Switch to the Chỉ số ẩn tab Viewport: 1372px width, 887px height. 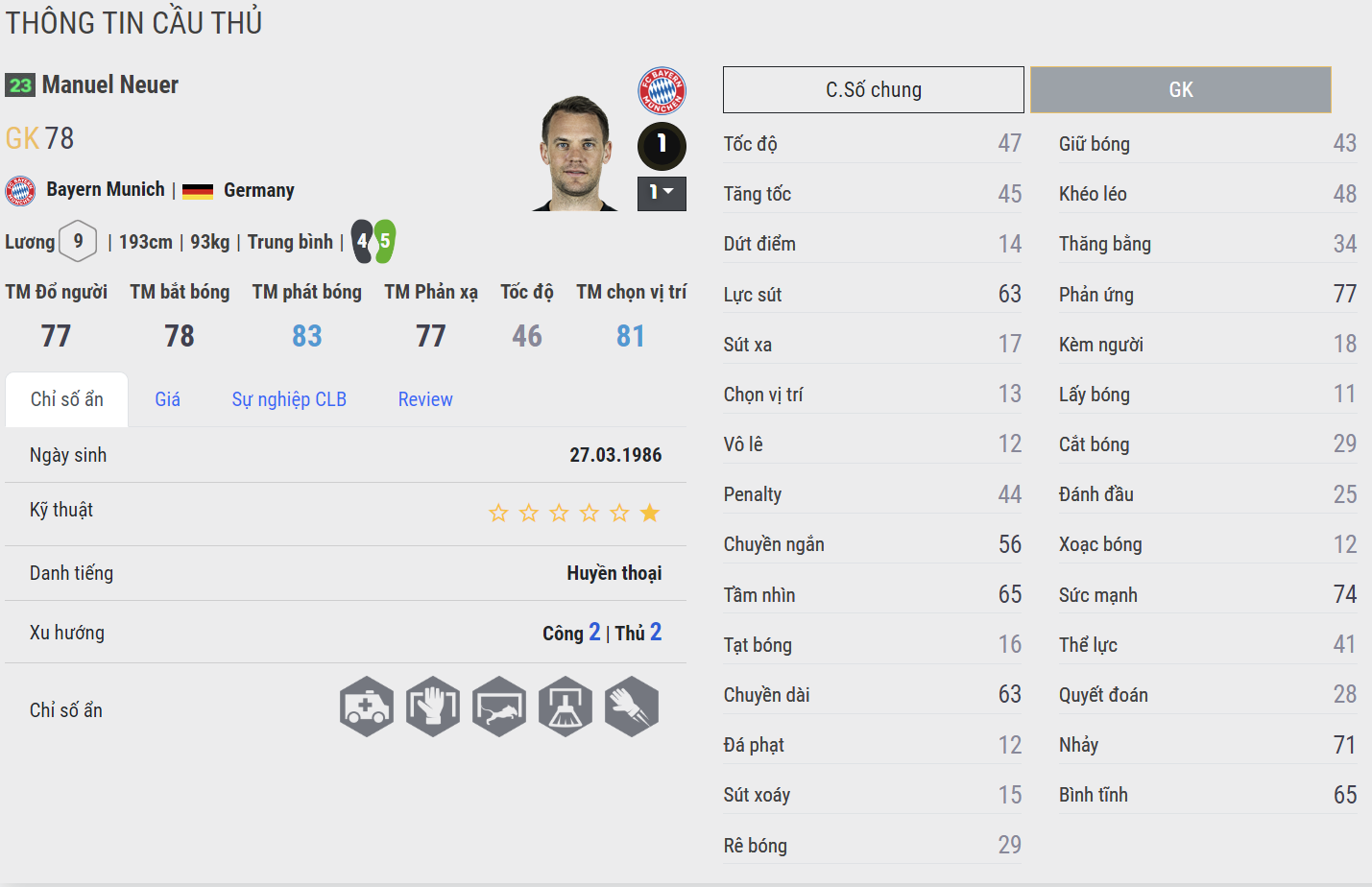click(x=66, y=399)
